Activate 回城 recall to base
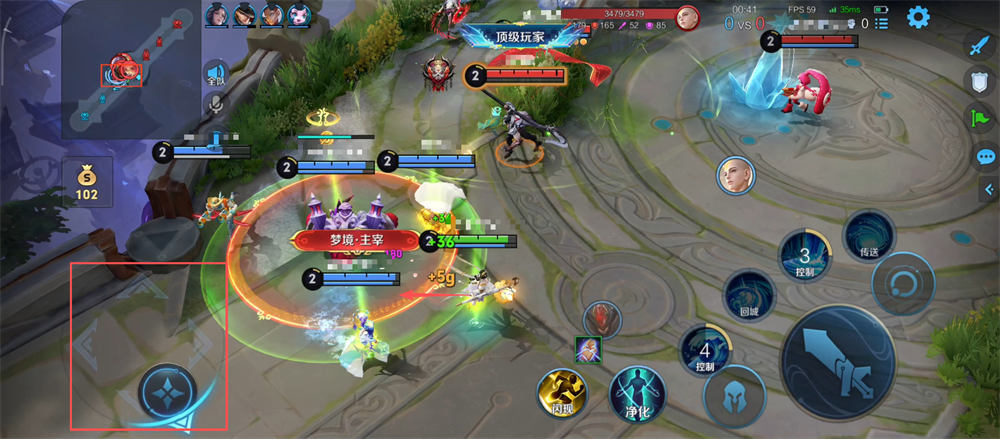The height and width of the screenshot is (439, 1000). [x=749, y=296]
